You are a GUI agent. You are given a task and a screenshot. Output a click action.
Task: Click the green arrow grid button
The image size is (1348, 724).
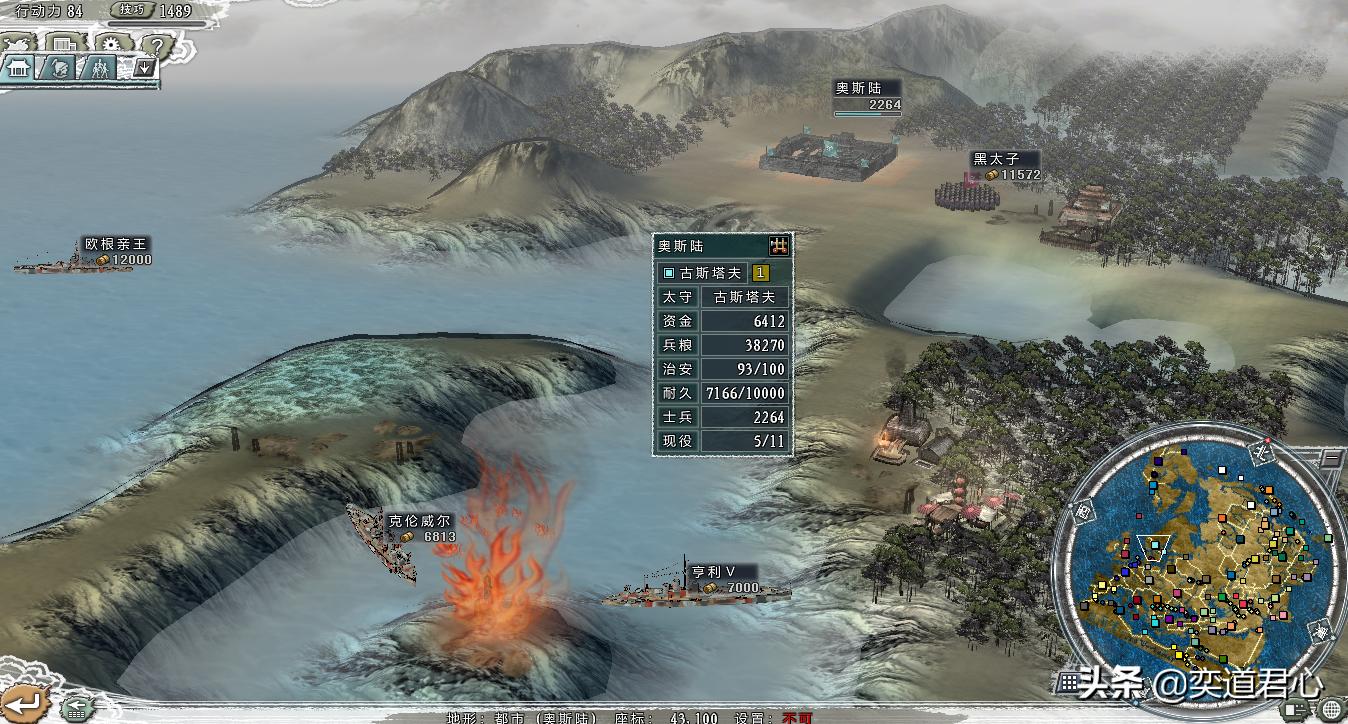[x=74, y=708]
